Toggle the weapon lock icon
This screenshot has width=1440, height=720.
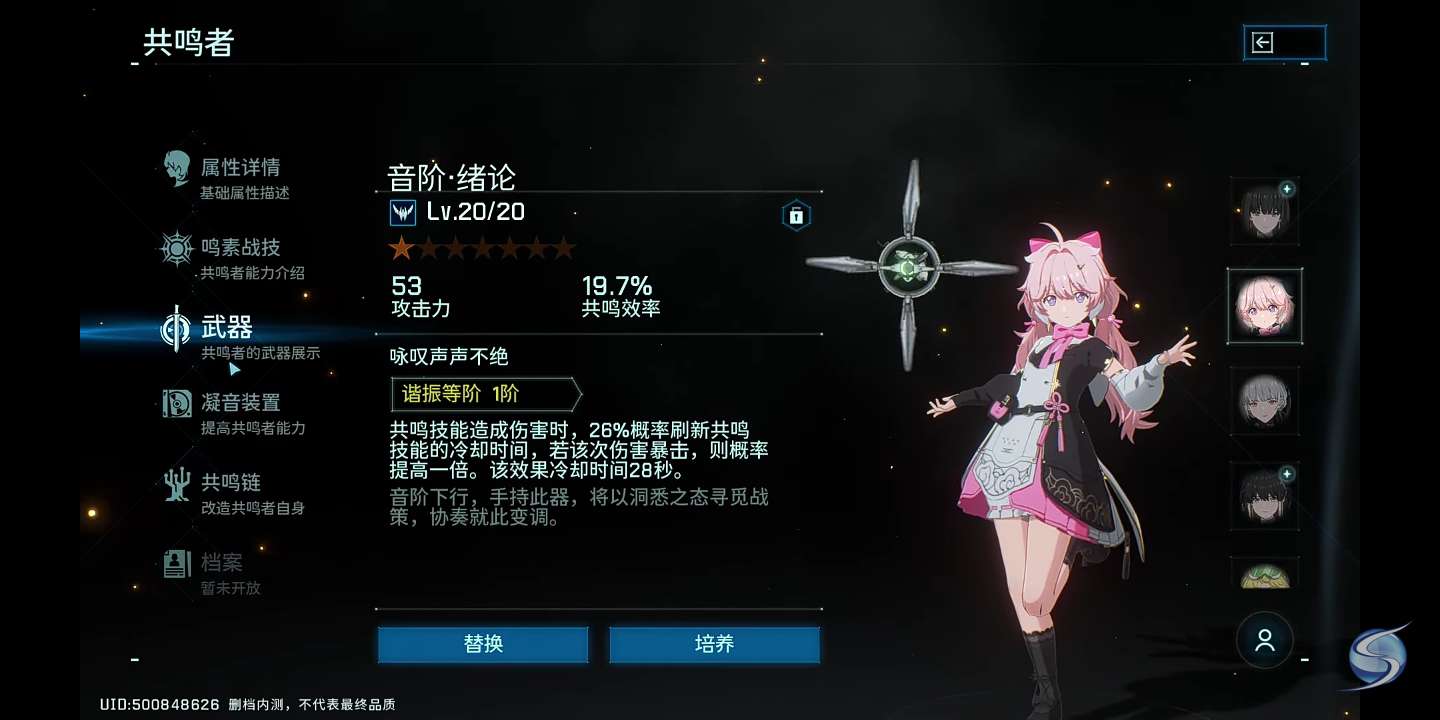[x=796, y=215]
